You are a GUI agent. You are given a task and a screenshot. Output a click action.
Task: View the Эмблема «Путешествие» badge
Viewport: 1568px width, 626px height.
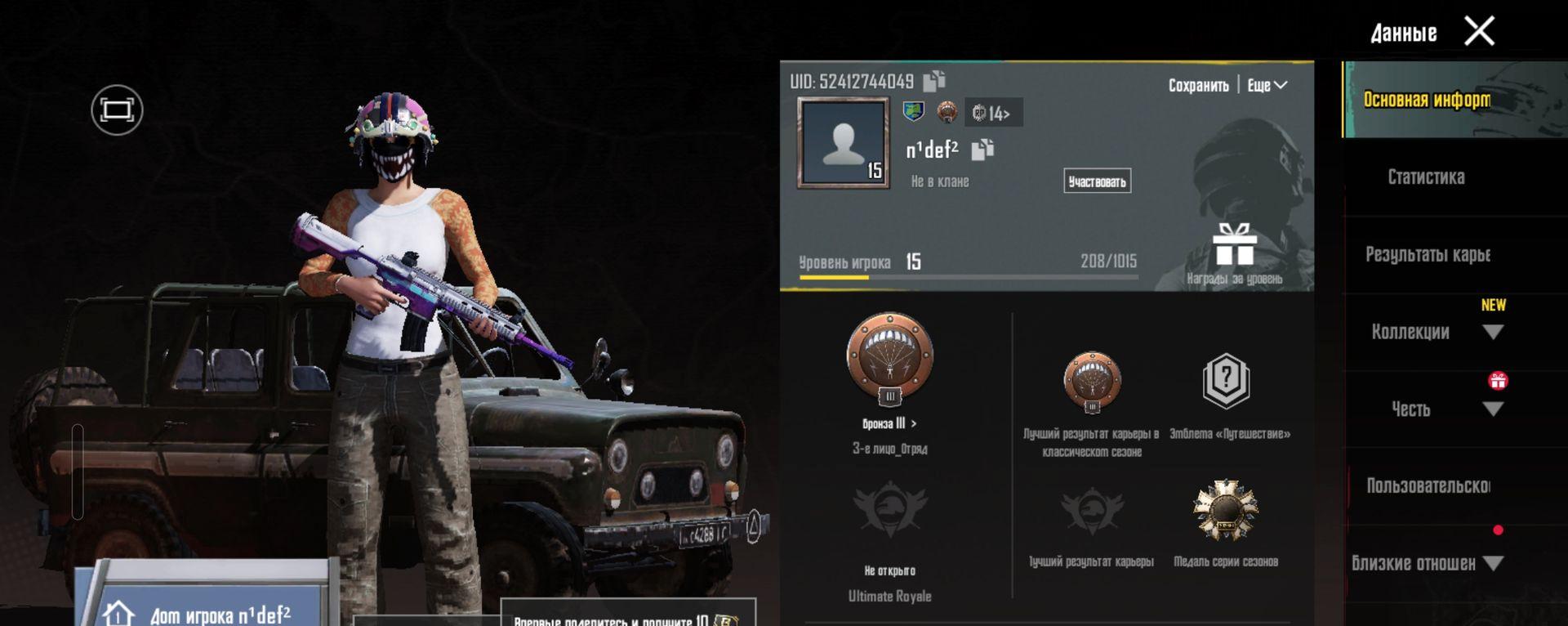[x=1226, y=381]
